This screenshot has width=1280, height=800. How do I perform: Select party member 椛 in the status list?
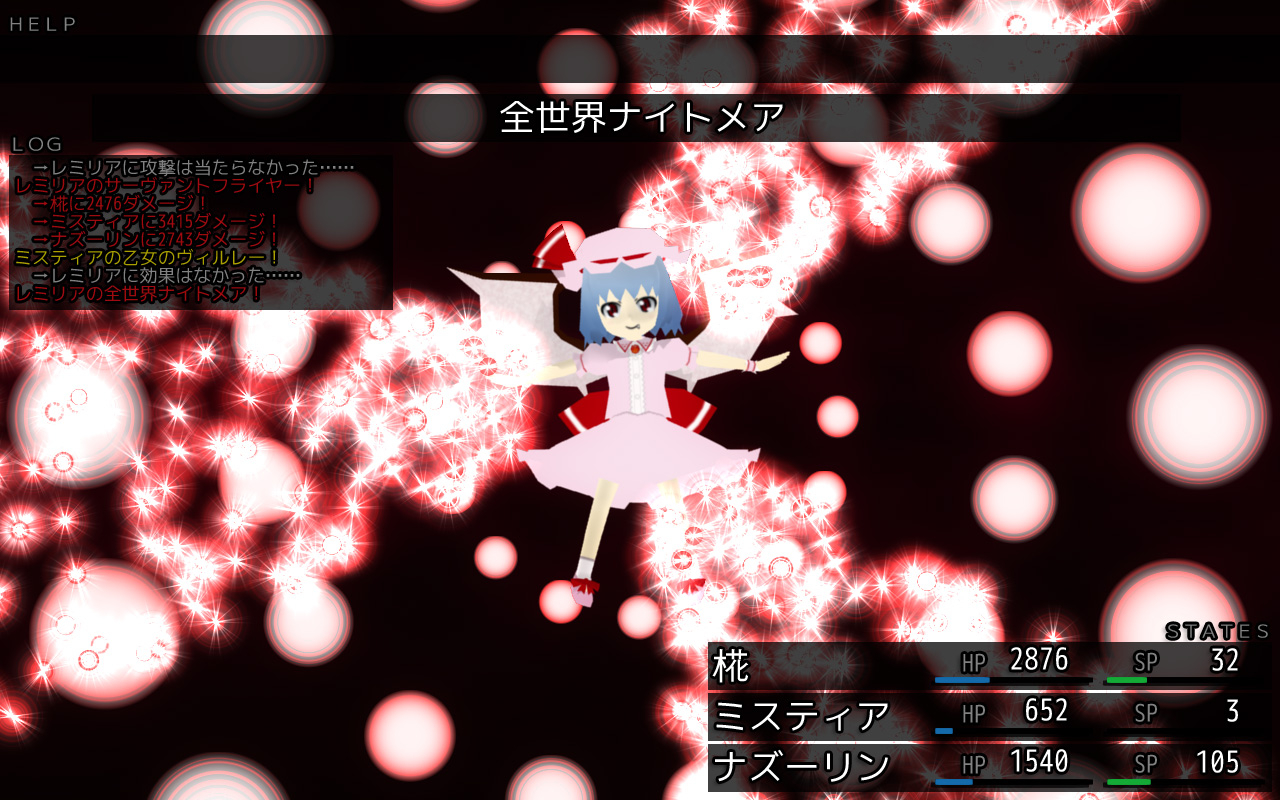733,665
